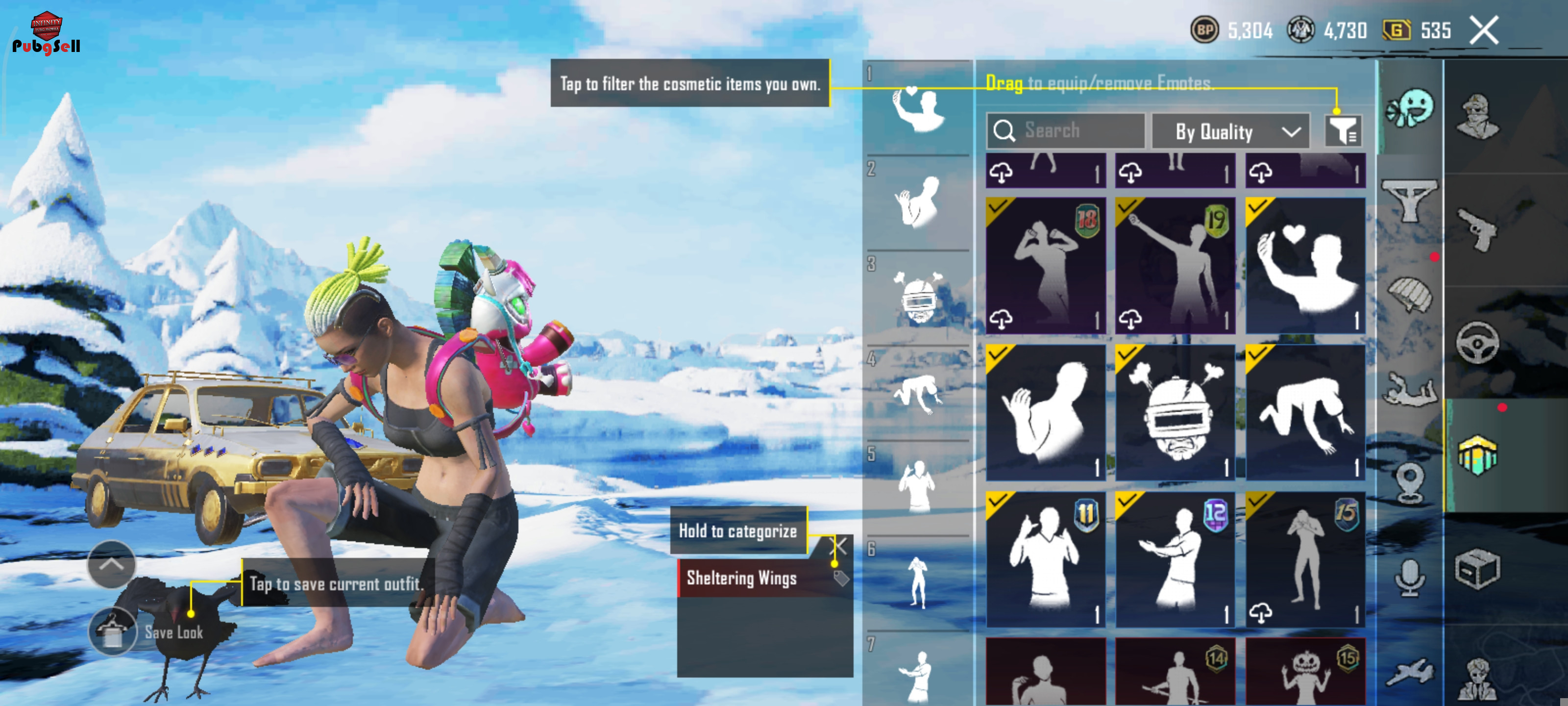1568x706 pixels.
Task: Select the crawling figure emote tile
Action: [x=1305, y=413]
